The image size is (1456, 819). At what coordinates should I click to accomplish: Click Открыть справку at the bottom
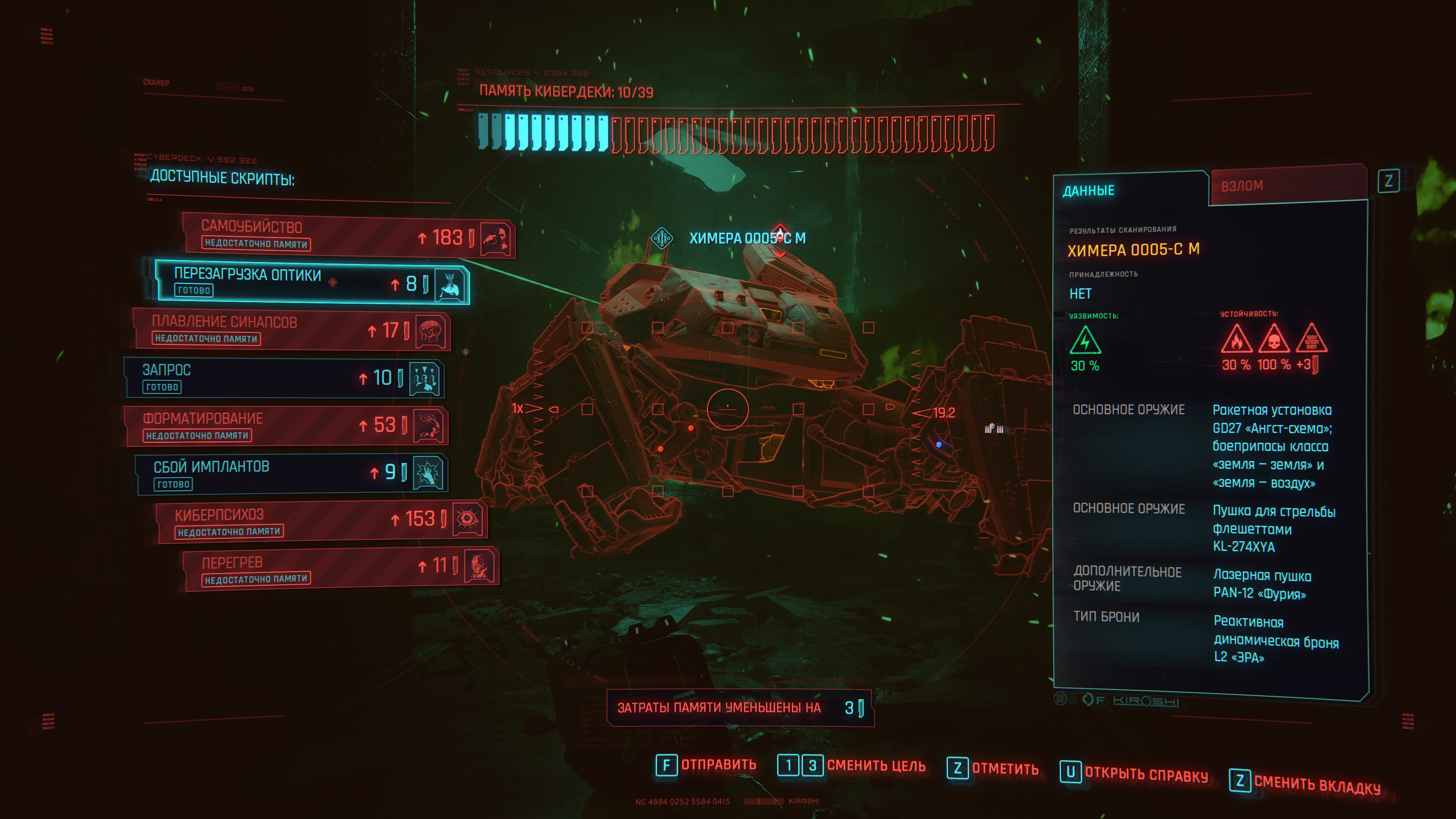click(x=1146, y=775)
